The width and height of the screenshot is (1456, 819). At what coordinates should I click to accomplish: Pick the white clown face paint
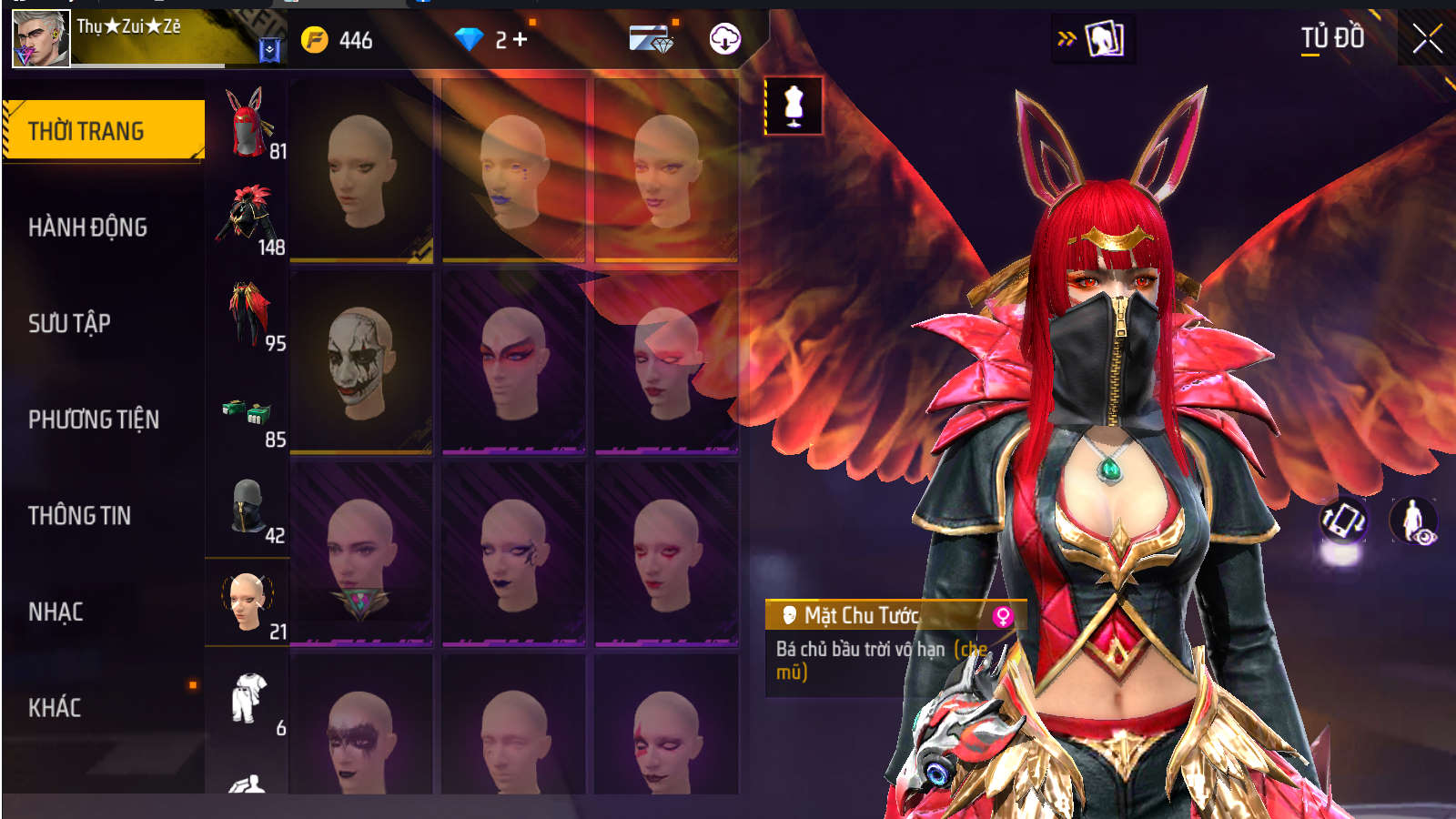pyautogui.click(x=360, y=361)
